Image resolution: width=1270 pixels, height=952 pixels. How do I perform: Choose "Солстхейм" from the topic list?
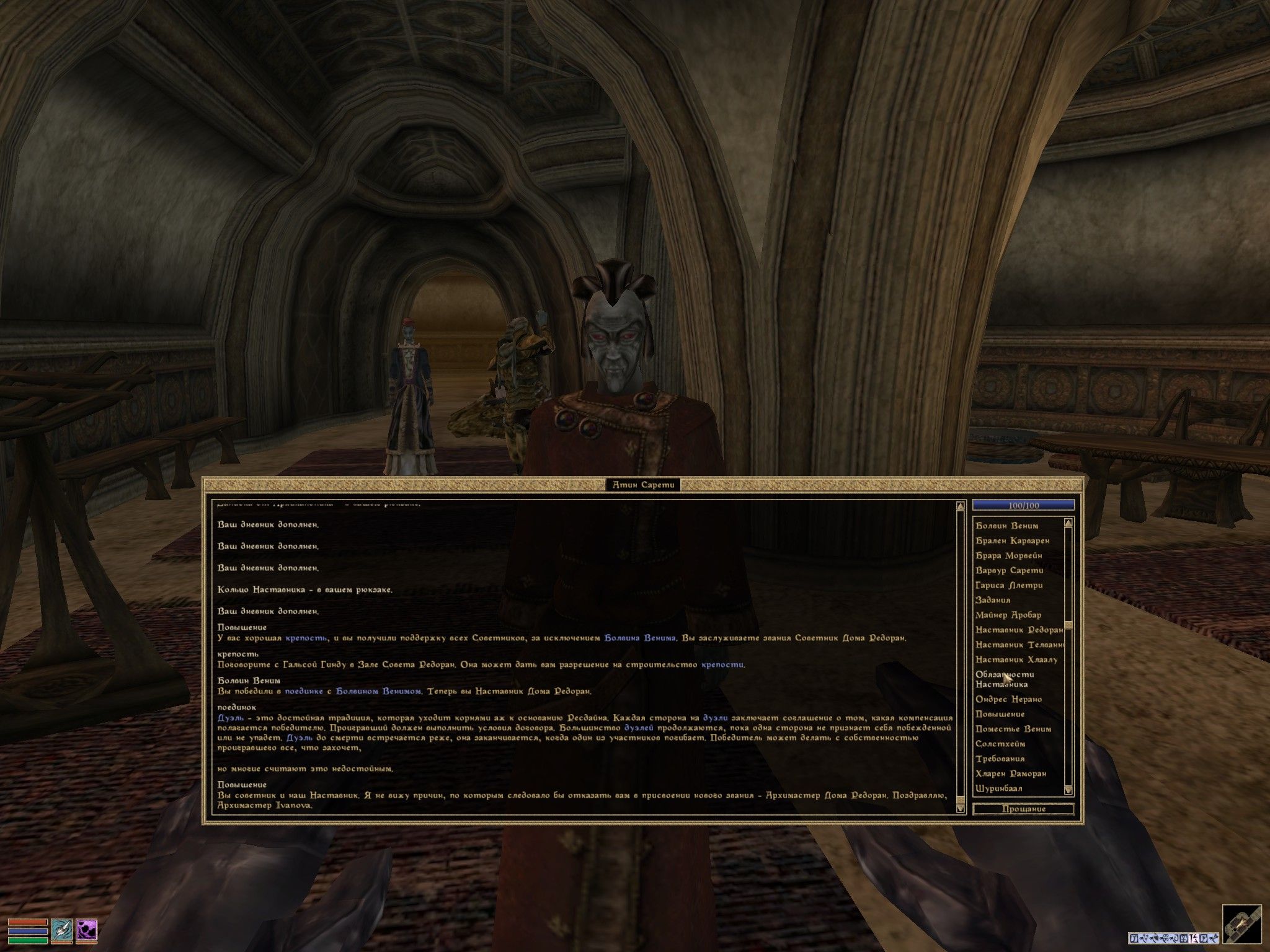coord(1000,744)
